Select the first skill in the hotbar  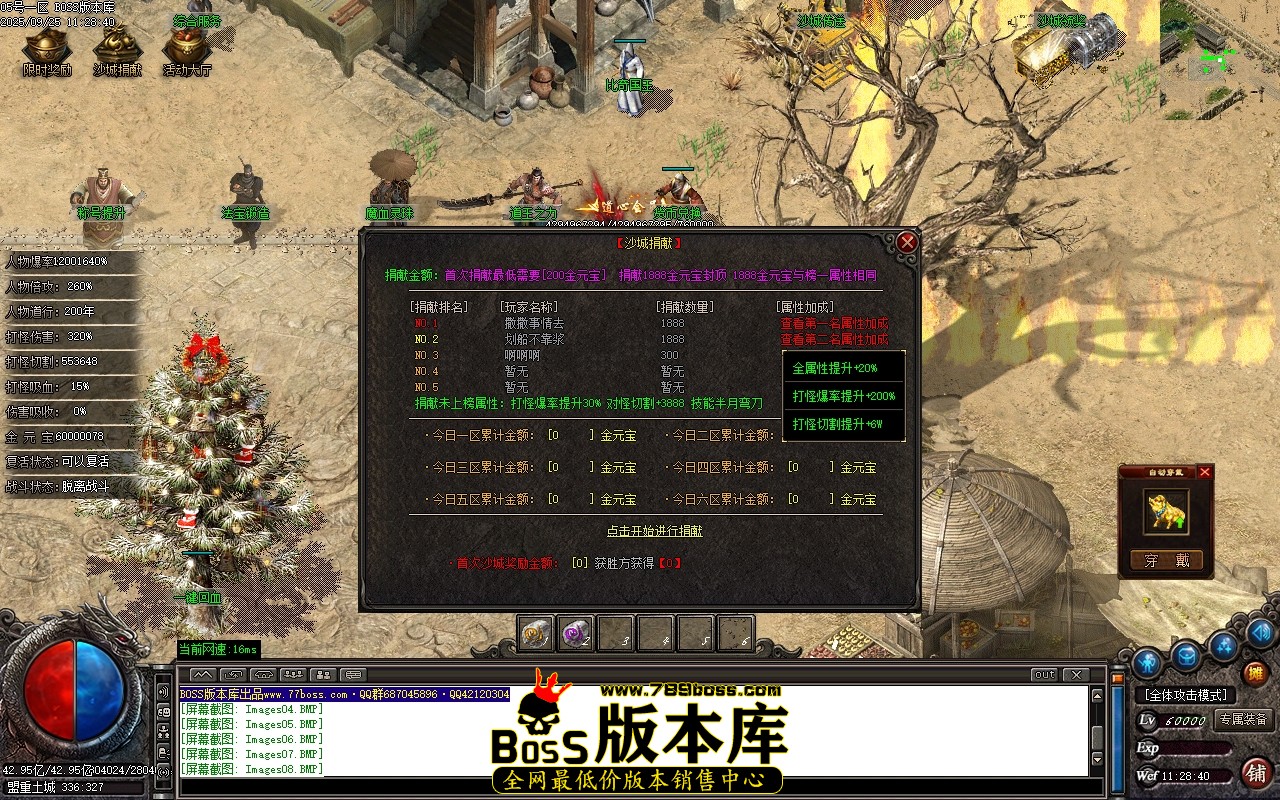[x=534, y=632]
